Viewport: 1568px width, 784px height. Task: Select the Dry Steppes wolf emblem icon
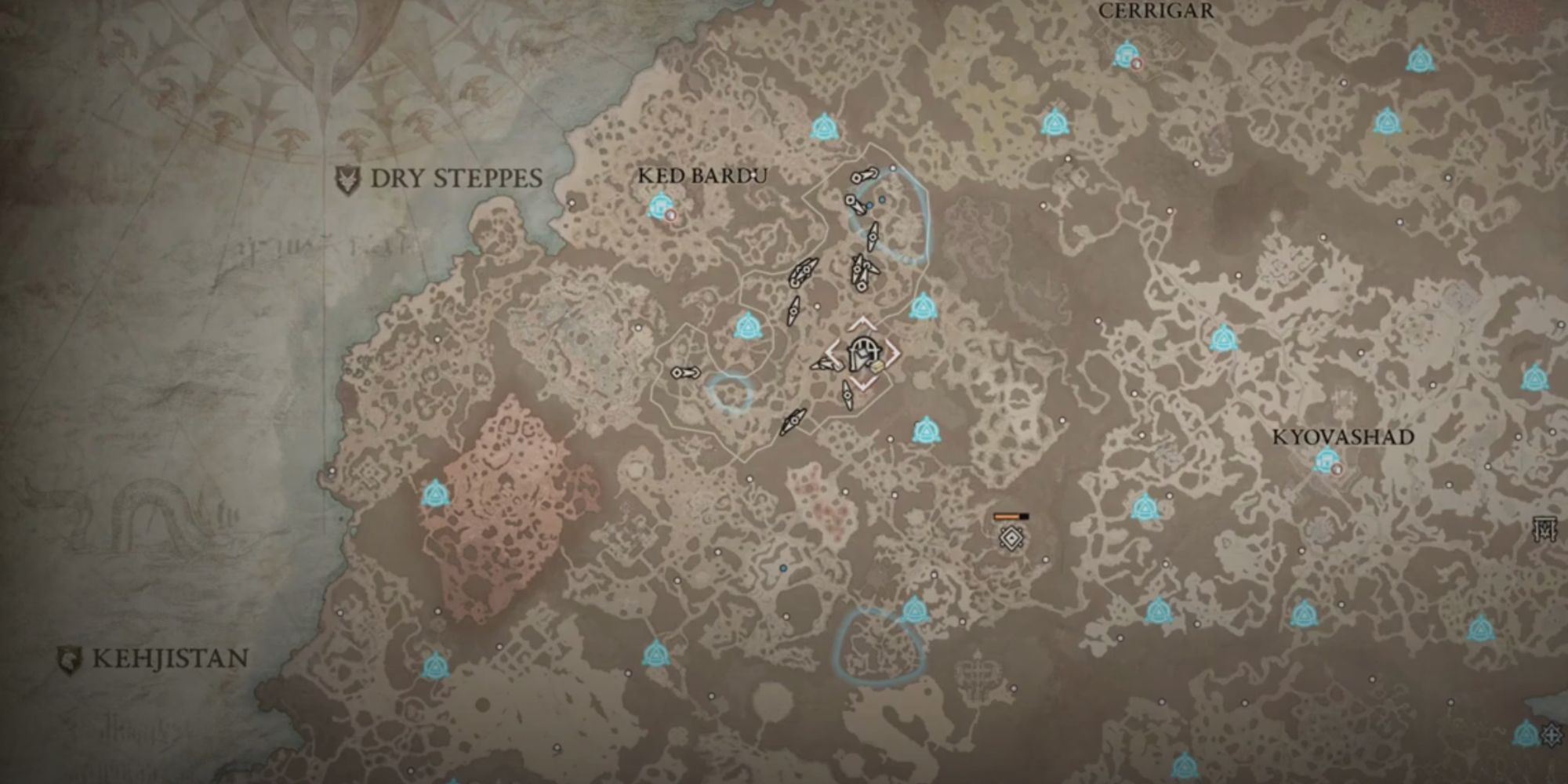pyautogui.click(x=348, y=177)
